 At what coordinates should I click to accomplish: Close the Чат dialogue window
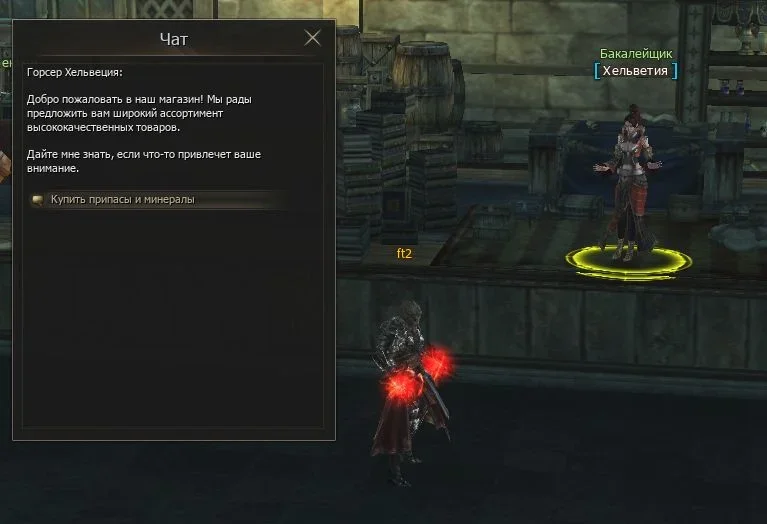pyautogui.click(x=312, y=38)
